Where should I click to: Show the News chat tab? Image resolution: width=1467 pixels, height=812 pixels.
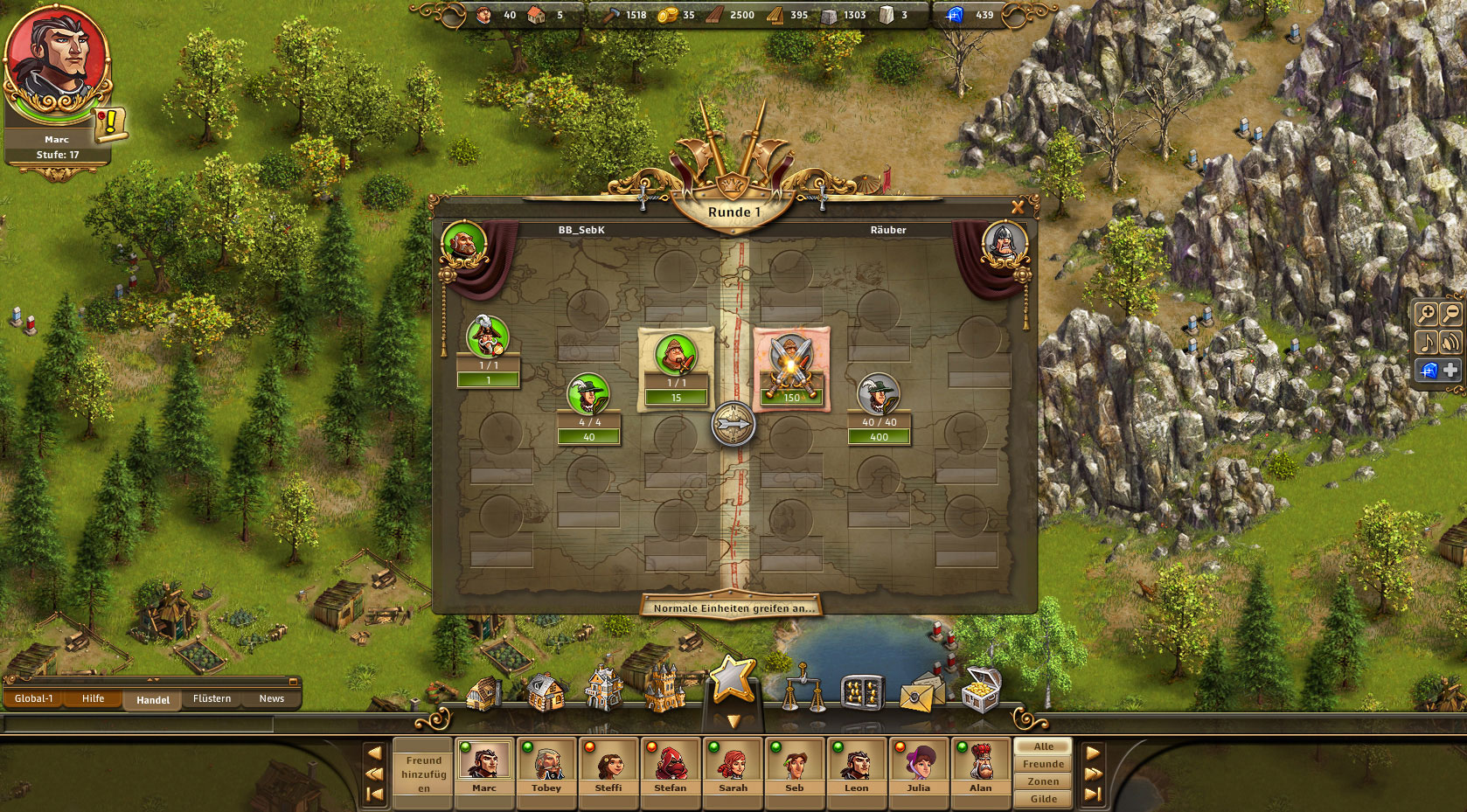[x=271, y=698]
